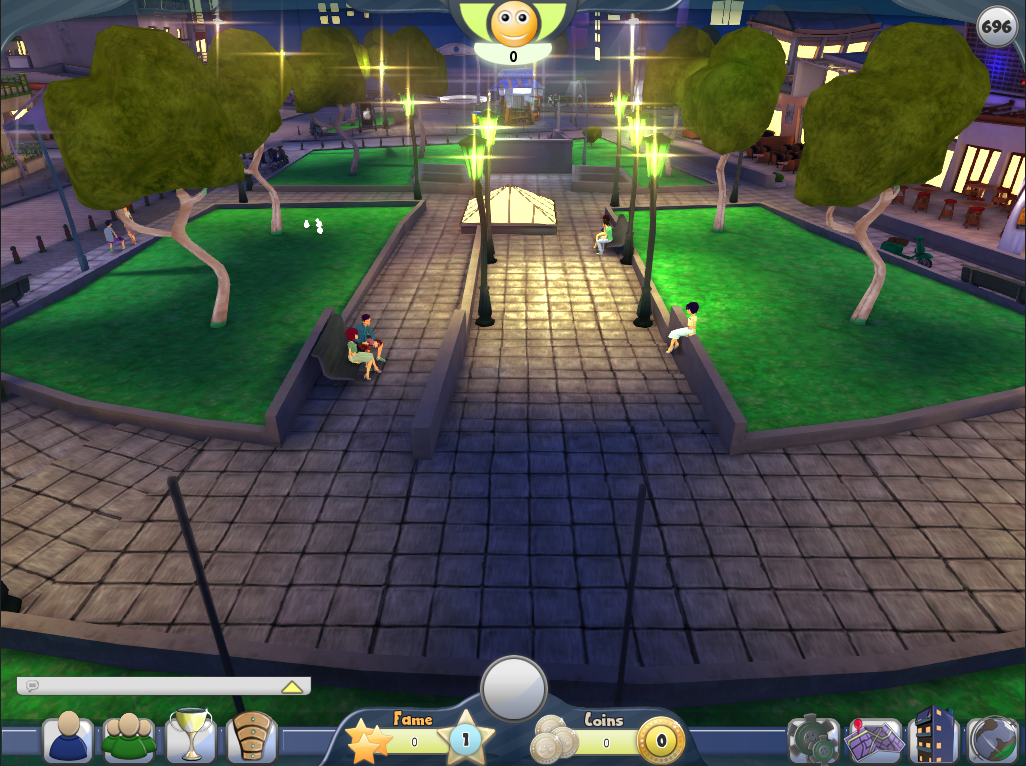This screenshot has width=1026, height=766.
Task: Click the smiley face mood indicator
Action: click(x=514, y=24)
